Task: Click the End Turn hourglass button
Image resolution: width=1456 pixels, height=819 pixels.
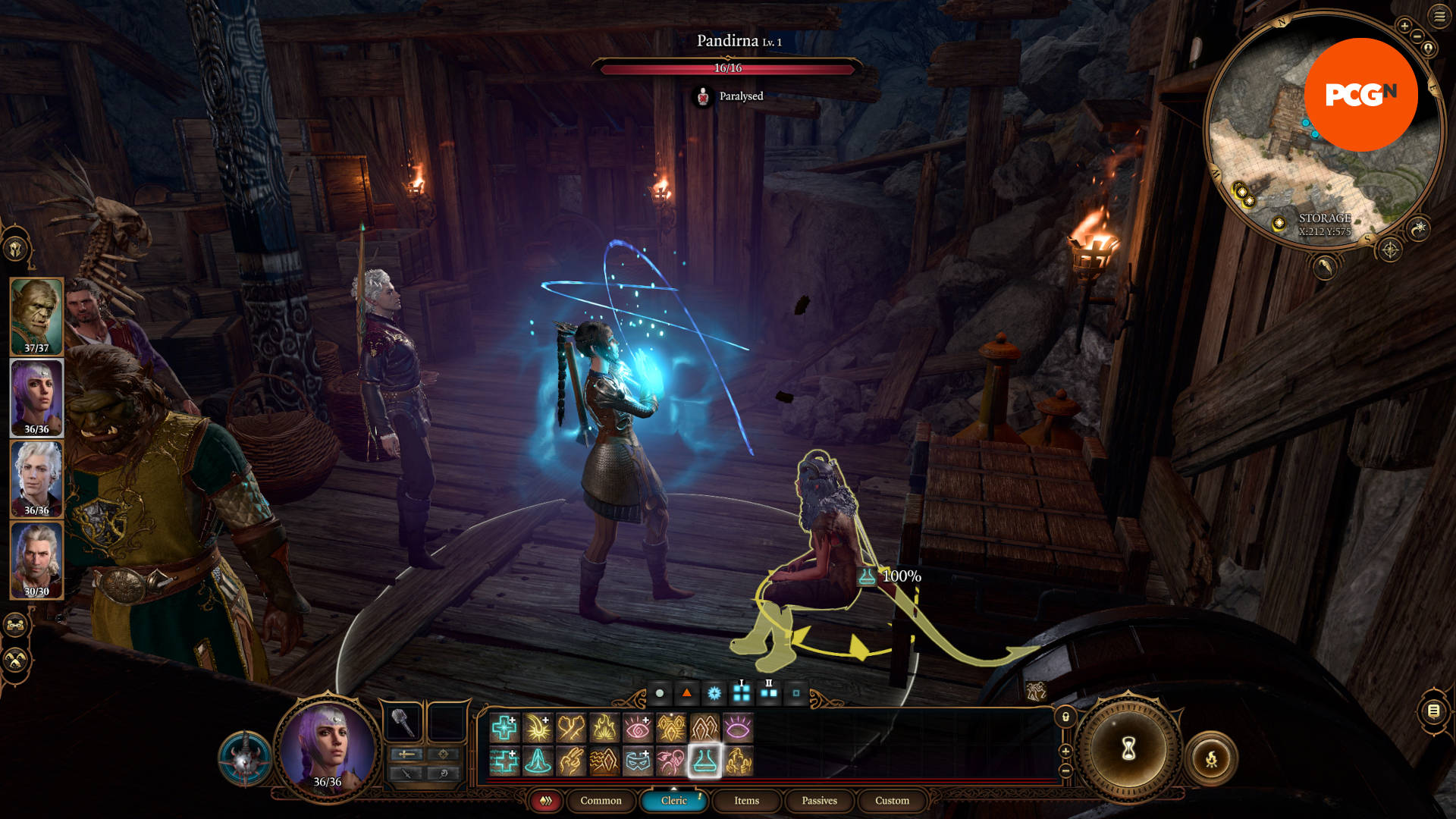Action: [x=1128, y=748]
